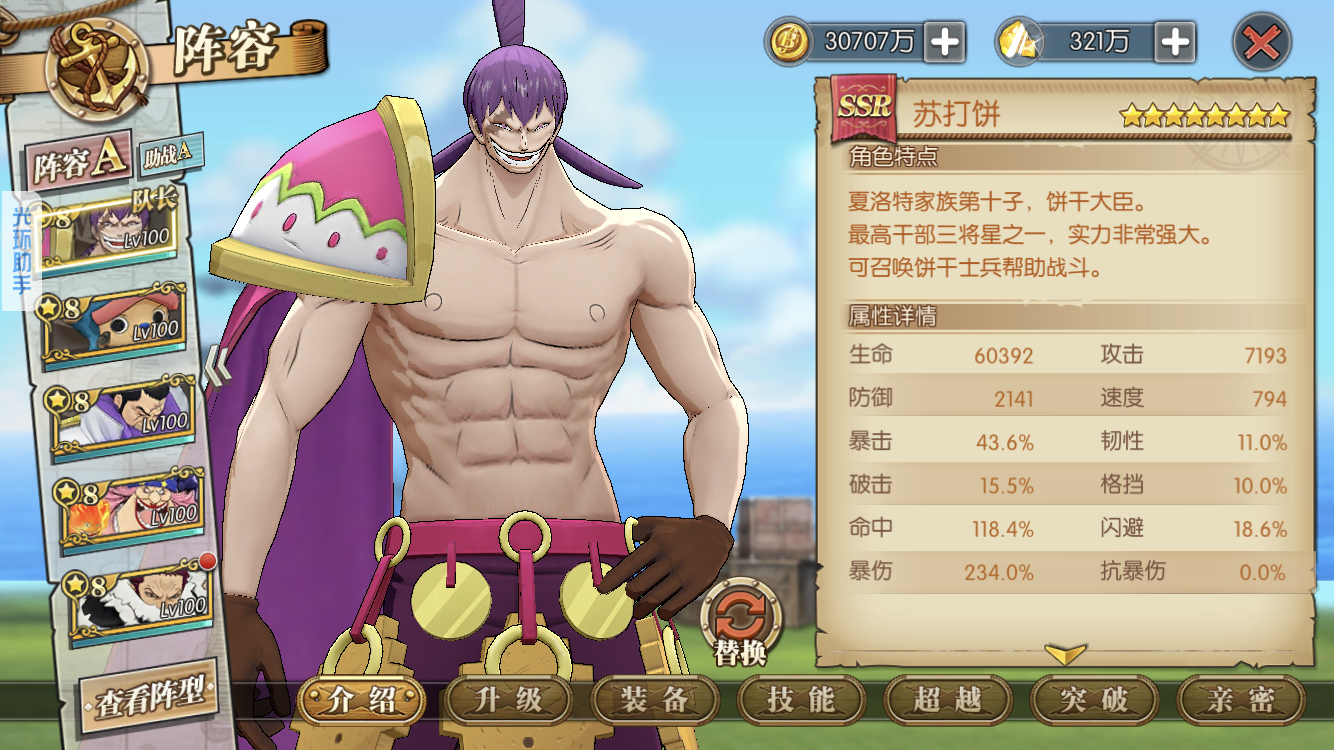Image resolution: width=1334 pixels, height=750 pixels.
Task: Show the 技能 skills tab
Action: tap(800, 700)
